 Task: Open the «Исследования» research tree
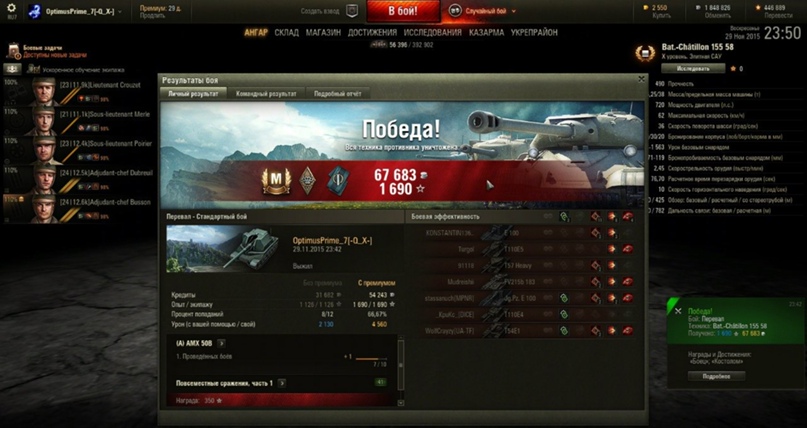pos(431,32)
